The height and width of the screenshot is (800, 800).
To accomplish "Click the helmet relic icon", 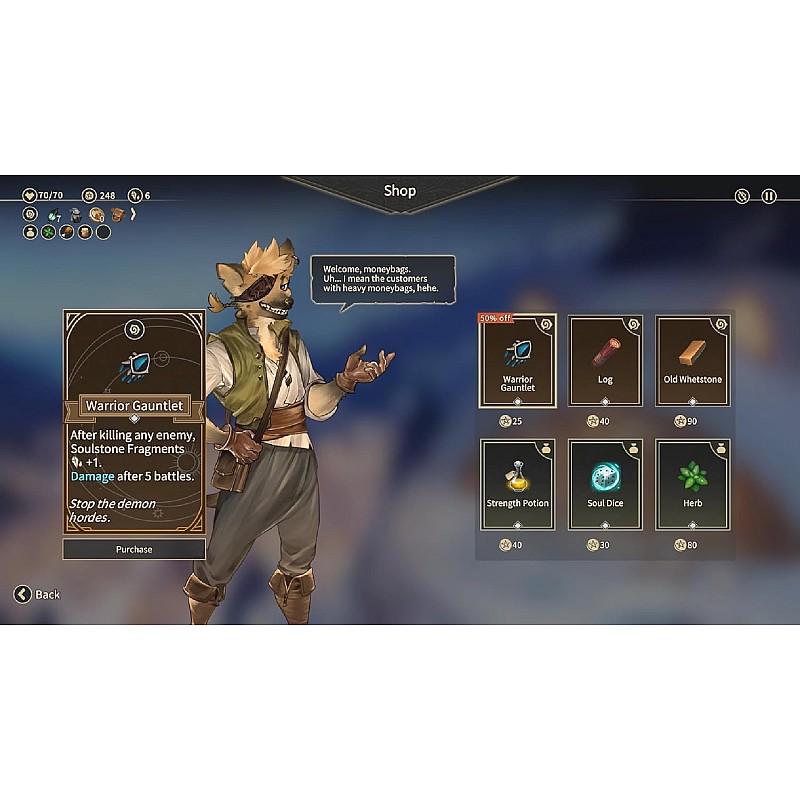I will [x=75, y=214].
